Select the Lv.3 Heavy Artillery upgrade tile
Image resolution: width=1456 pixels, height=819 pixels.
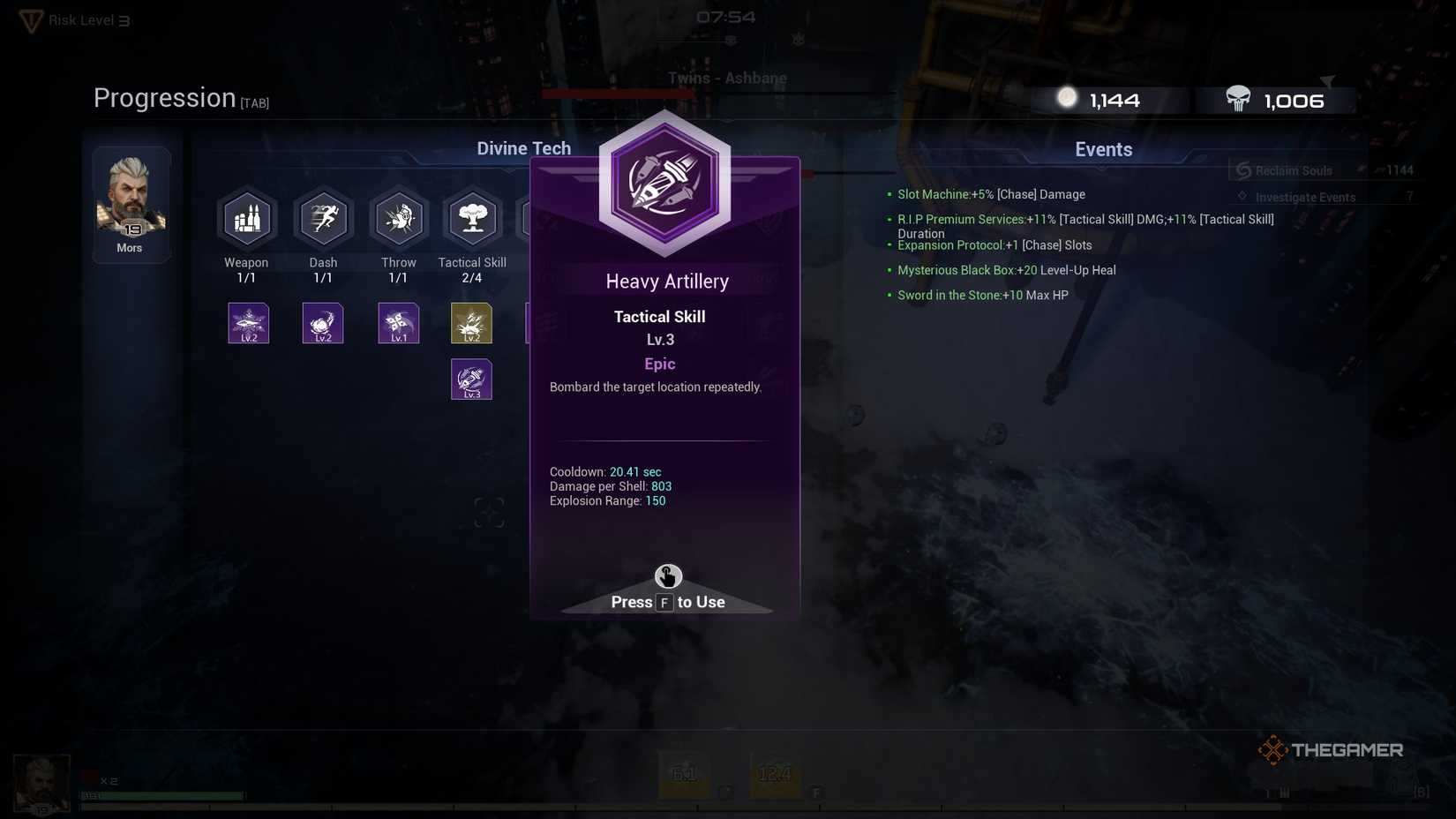click(x=471, y=379)
